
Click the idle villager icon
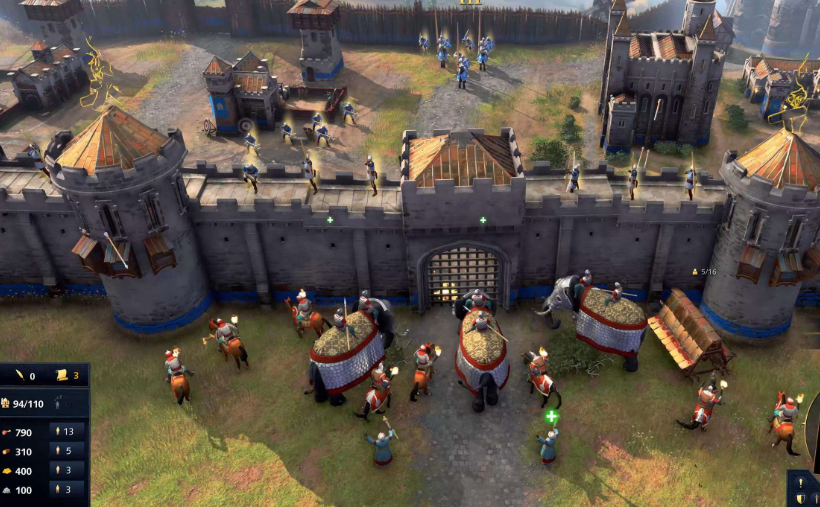point(58,403)
